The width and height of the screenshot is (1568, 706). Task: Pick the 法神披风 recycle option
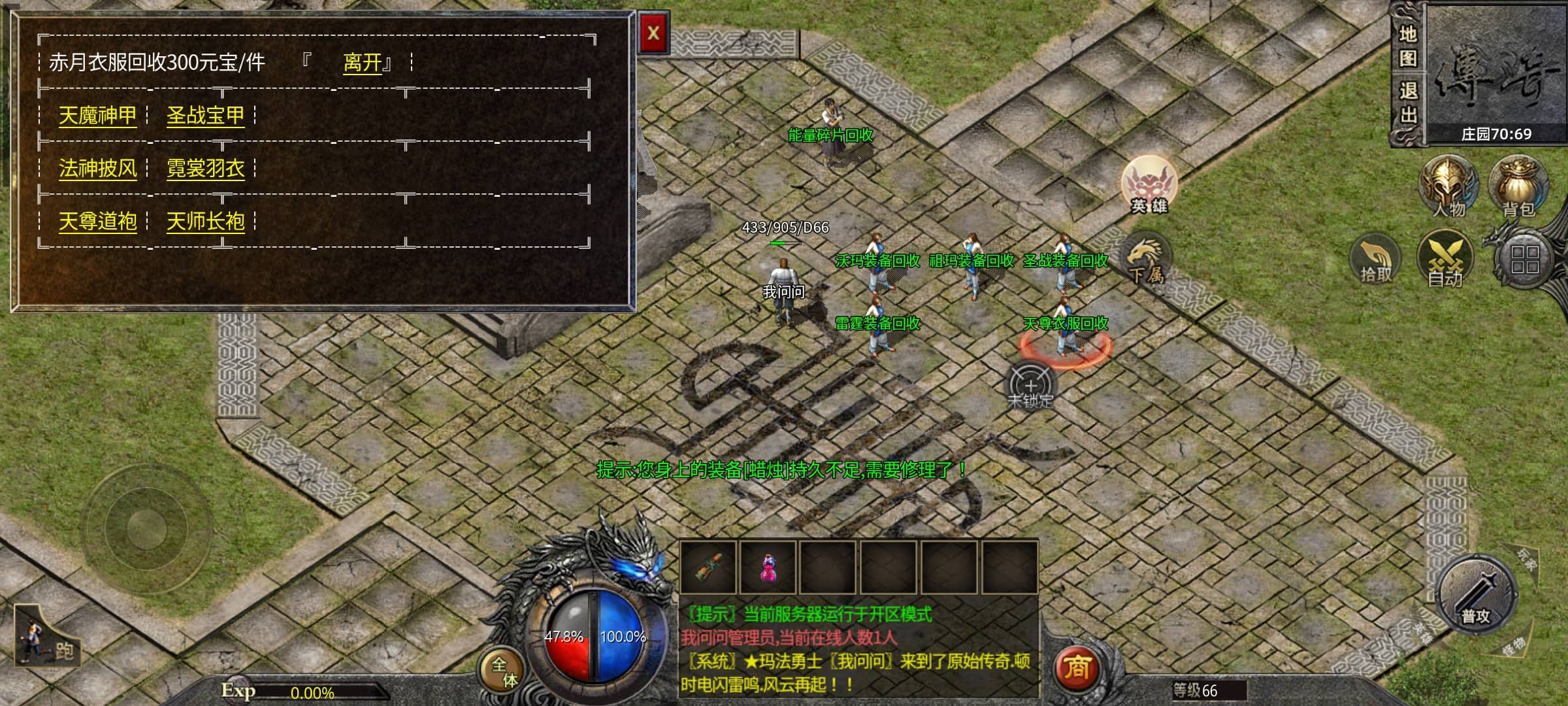click(x=98, y=169)
